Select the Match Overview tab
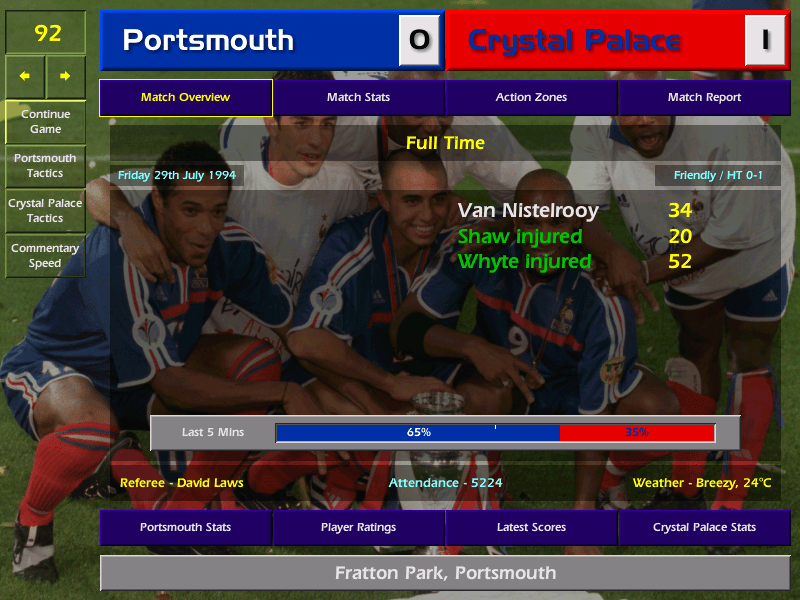The width and height of the screenshot is (800, 600). tap(185, 97)
